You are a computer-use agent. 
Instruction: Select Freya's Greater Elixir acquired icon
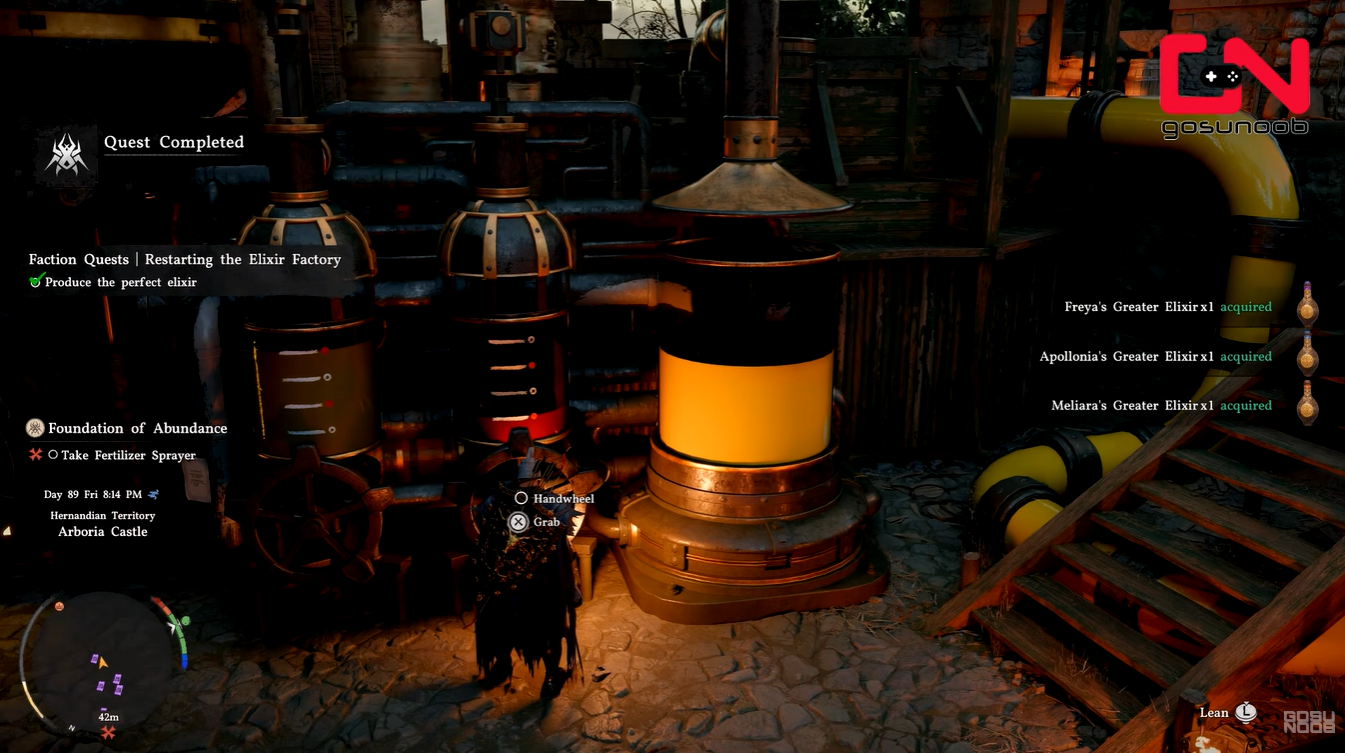tap(1307, 307)
